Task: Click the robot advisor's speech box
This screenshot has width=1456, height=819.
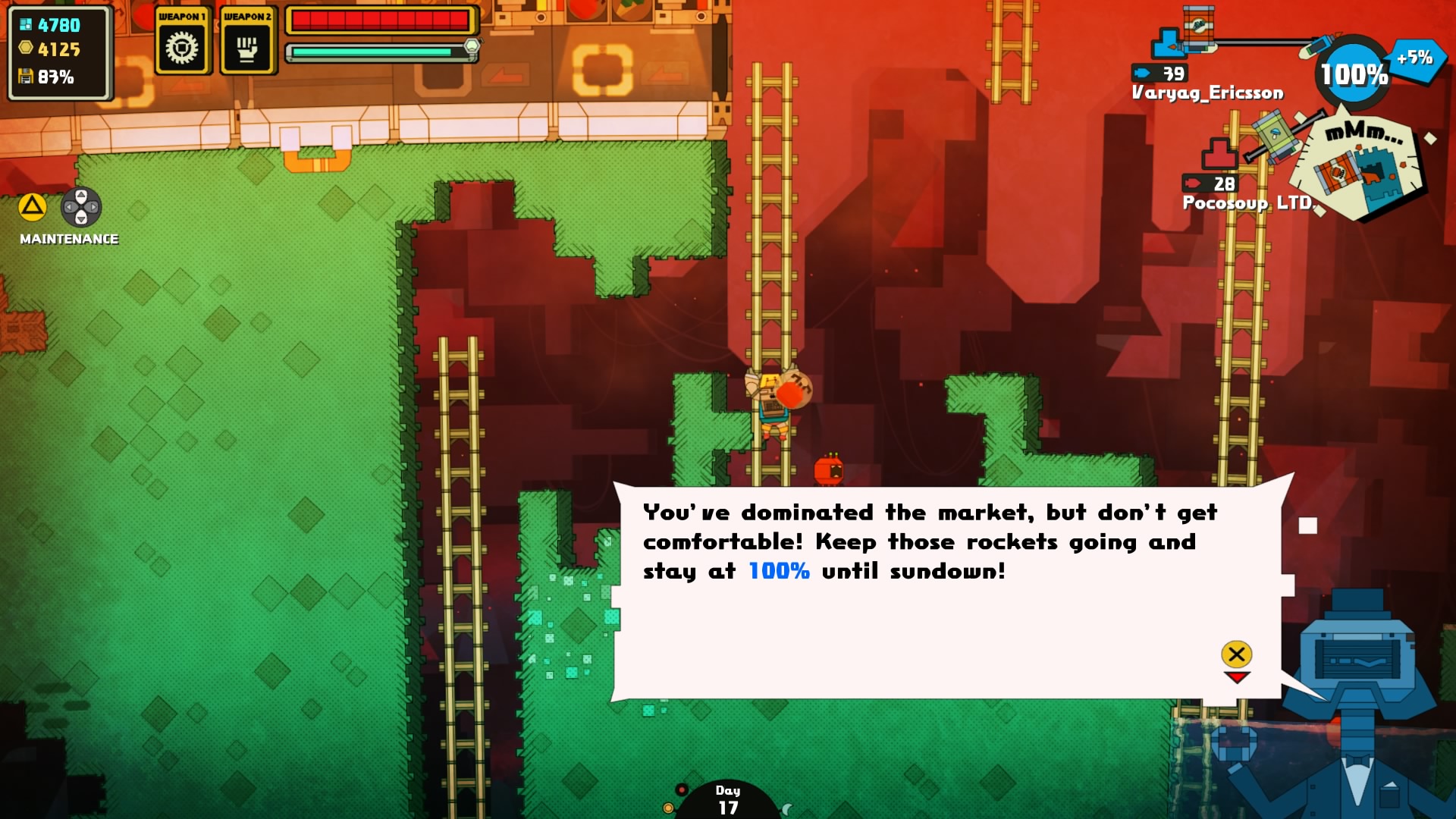Action: coord(946,591)
